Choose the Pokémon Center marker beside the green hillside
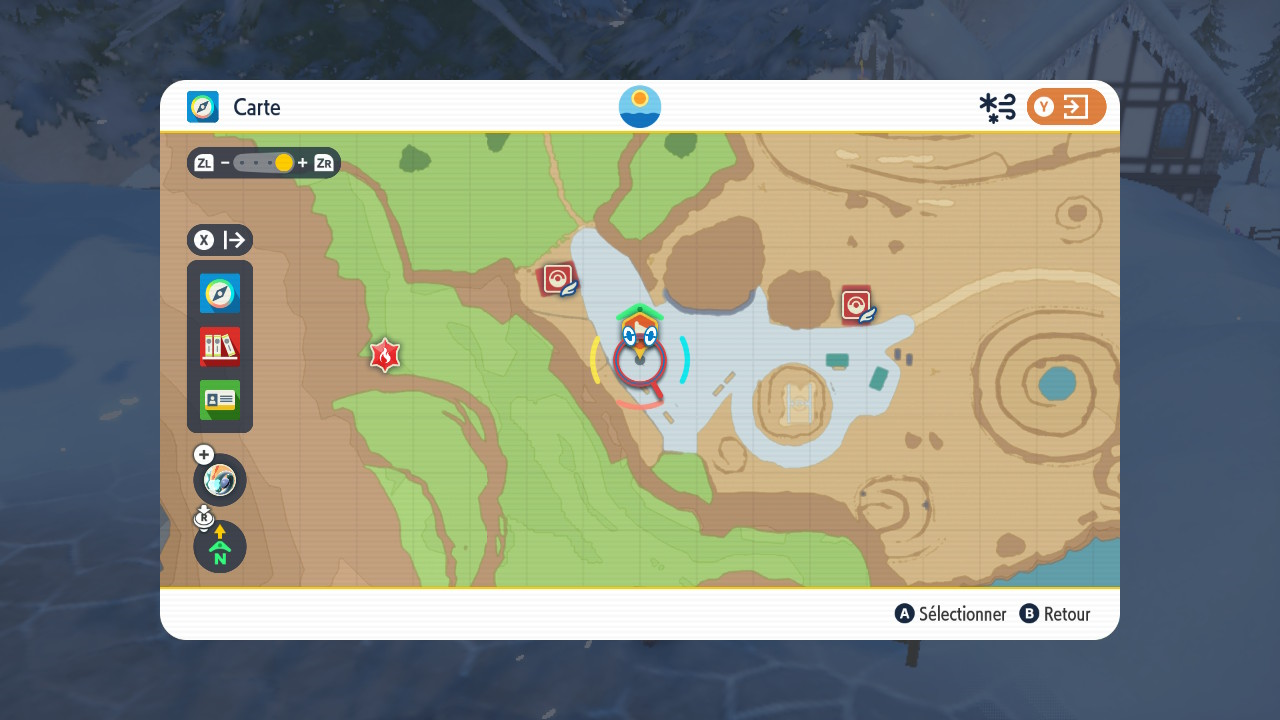Image resolution: width=1280 pixels, height=720 pixels. click(x=559, y=280)
